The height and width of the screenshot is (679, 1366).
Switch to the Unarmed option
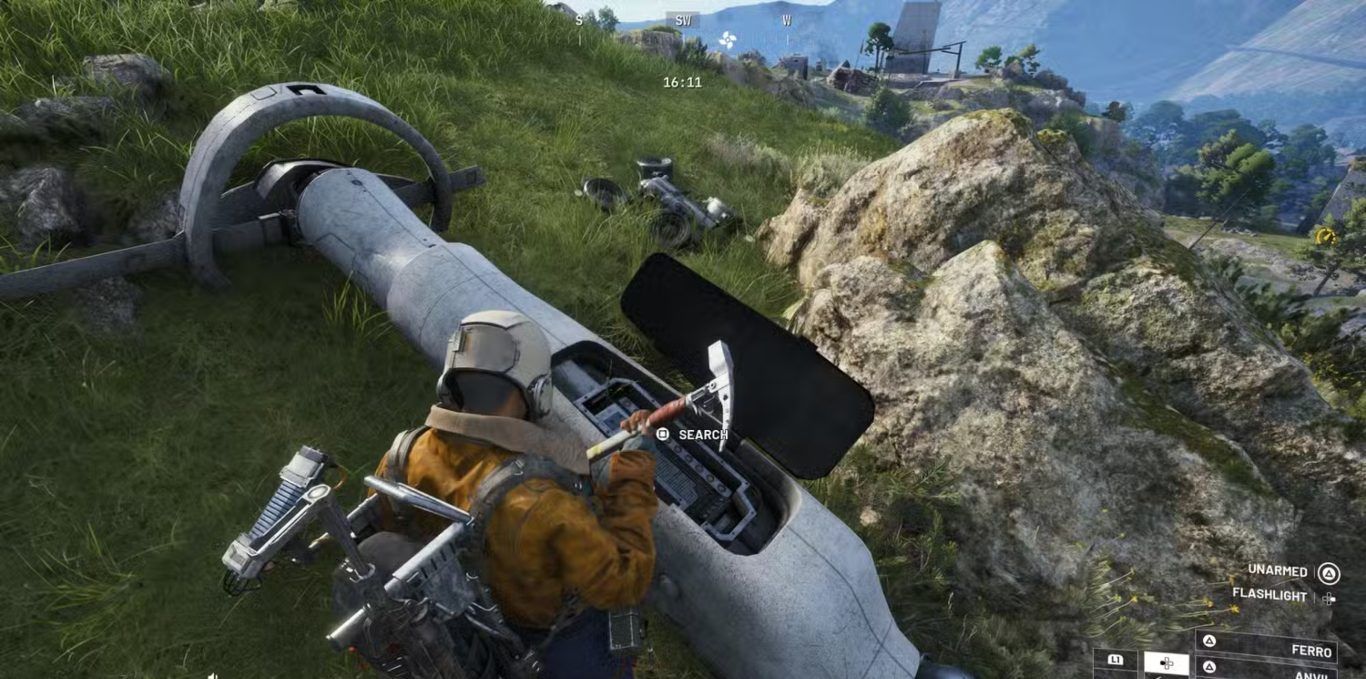(1277, 571)
